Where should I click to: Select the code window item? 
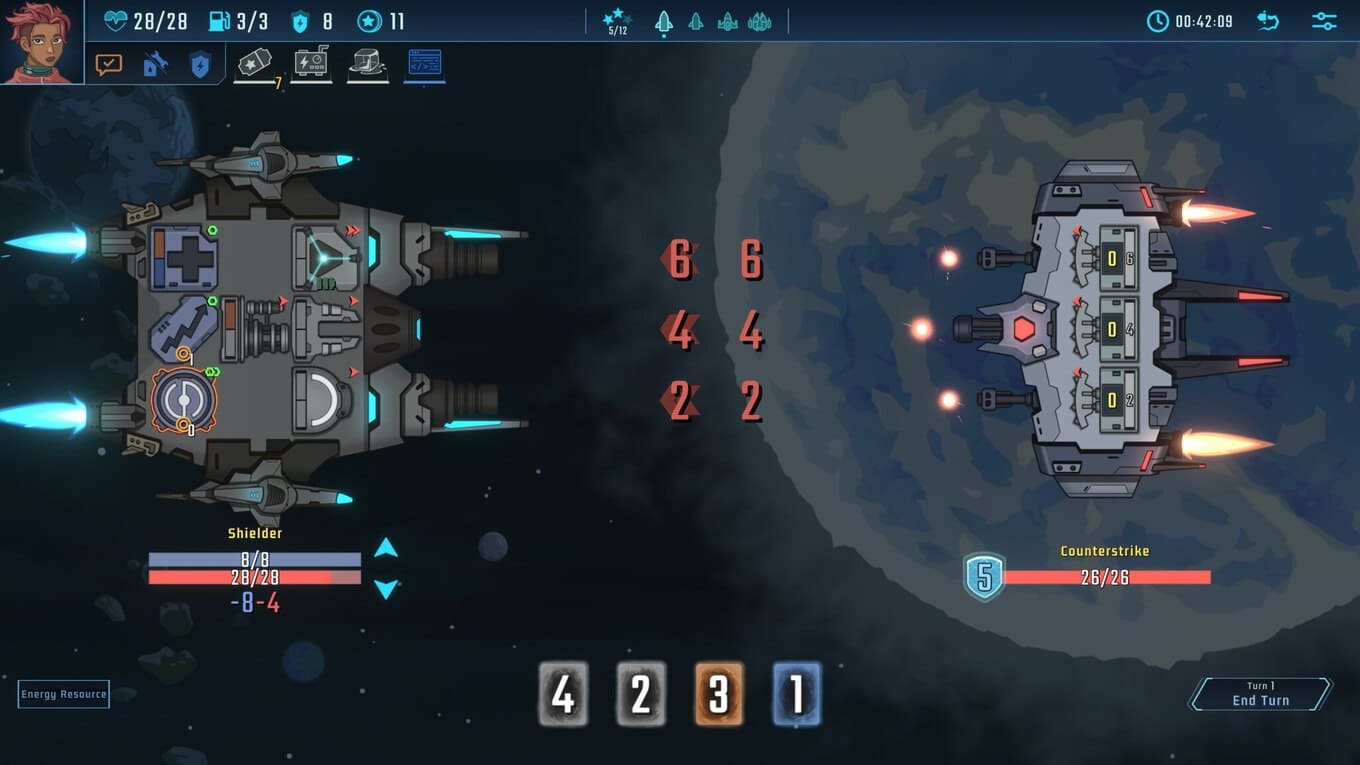tap(424, 64)
